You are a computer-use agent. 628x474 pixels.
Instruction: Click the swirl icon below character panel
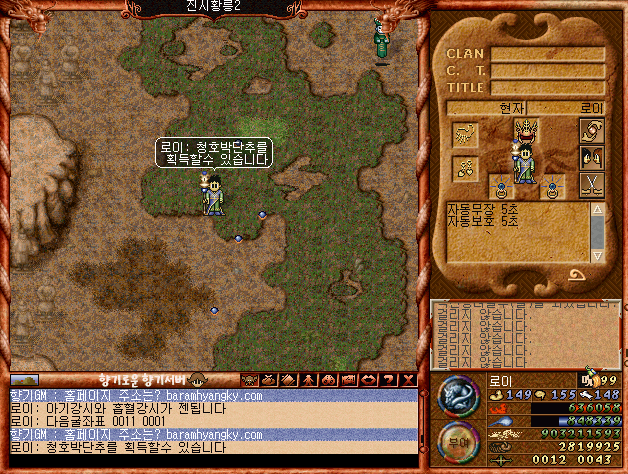(x=576, y=274)
